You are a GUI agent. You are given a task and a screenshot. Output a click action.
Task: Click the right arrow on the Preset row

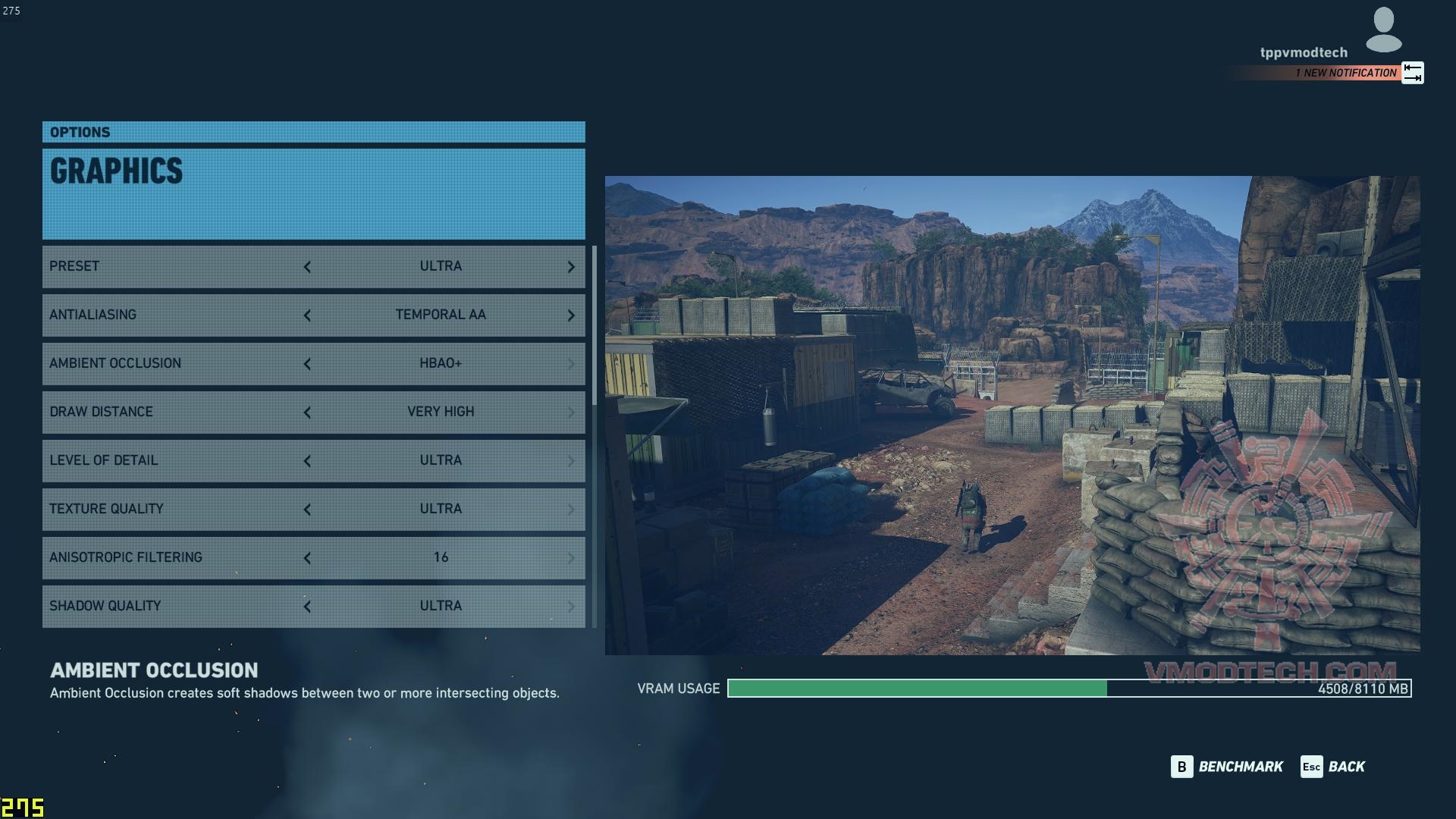pos(571,267)
